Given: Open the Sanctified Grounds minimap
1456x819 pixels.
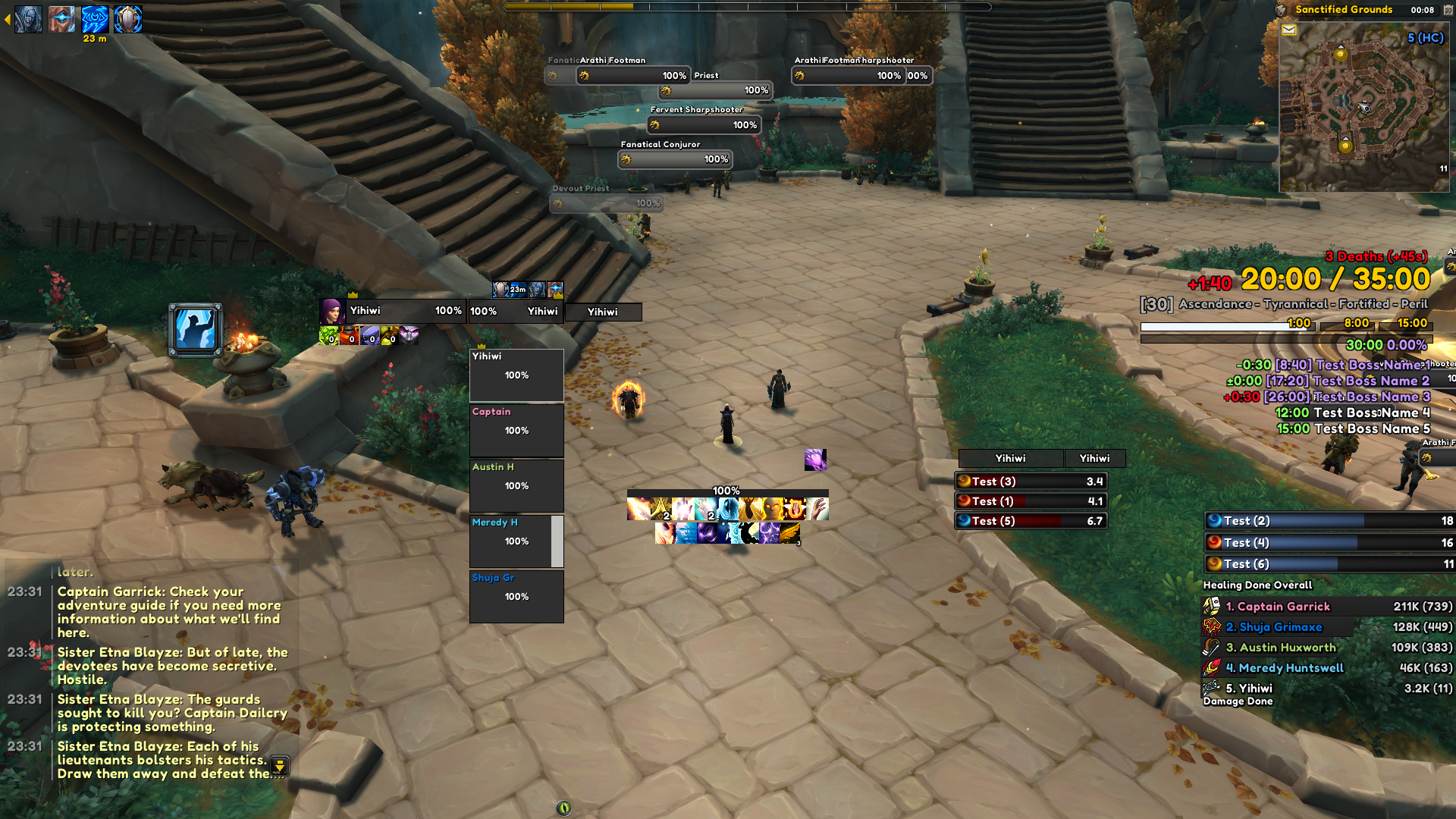Looking at the screenshot, I should tap(1363, 106).
